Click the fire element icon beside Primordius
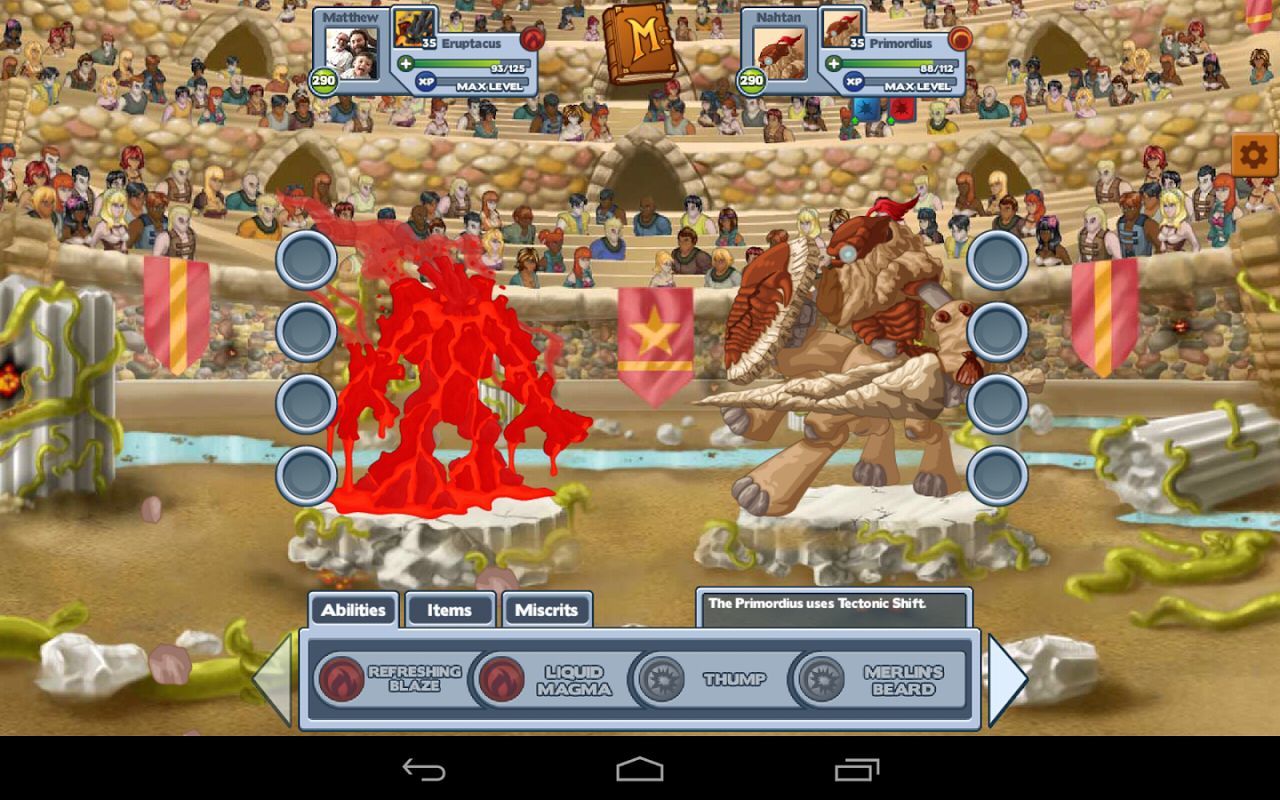This screenshot has width=1280, height=800. click(x=961, y=40)
